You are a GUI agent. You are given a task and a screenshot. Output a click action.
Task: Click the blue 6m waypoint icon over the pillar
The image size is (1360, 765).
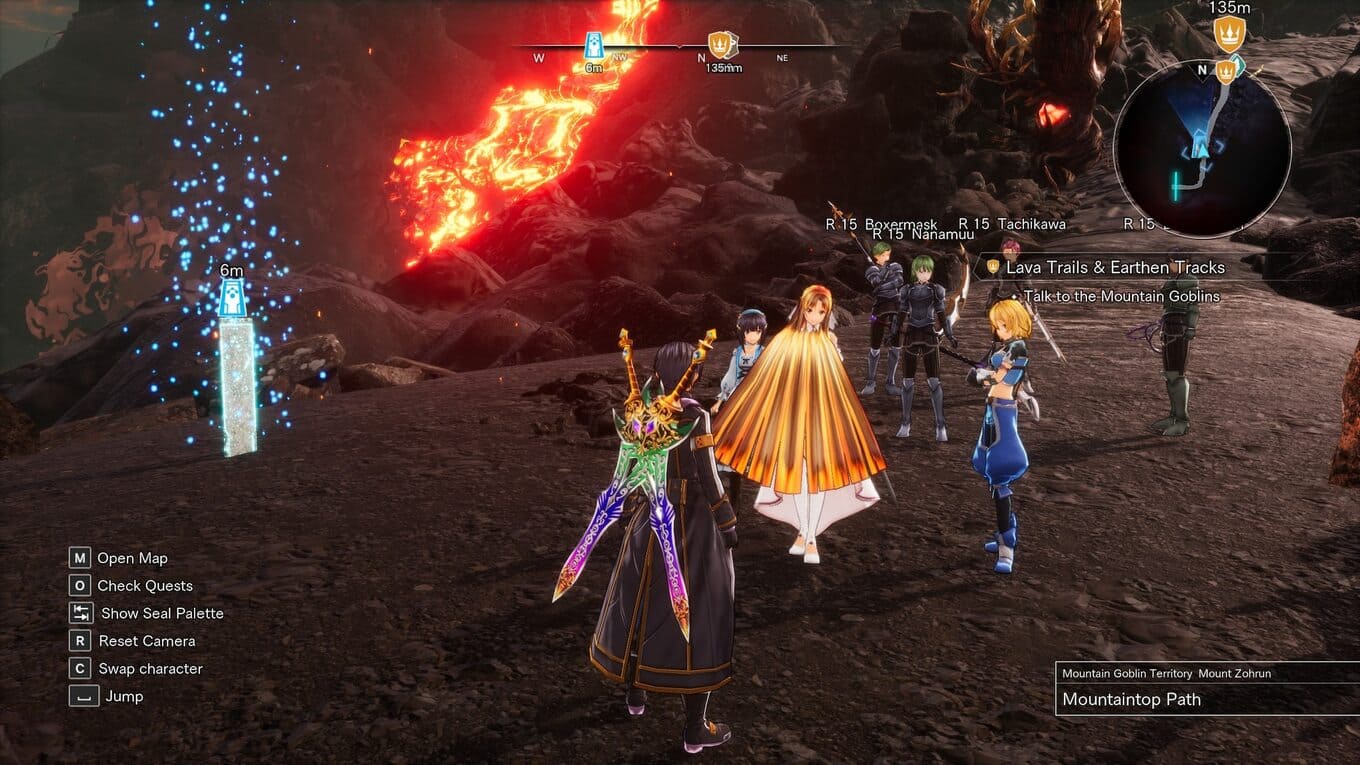pos(233,297)
